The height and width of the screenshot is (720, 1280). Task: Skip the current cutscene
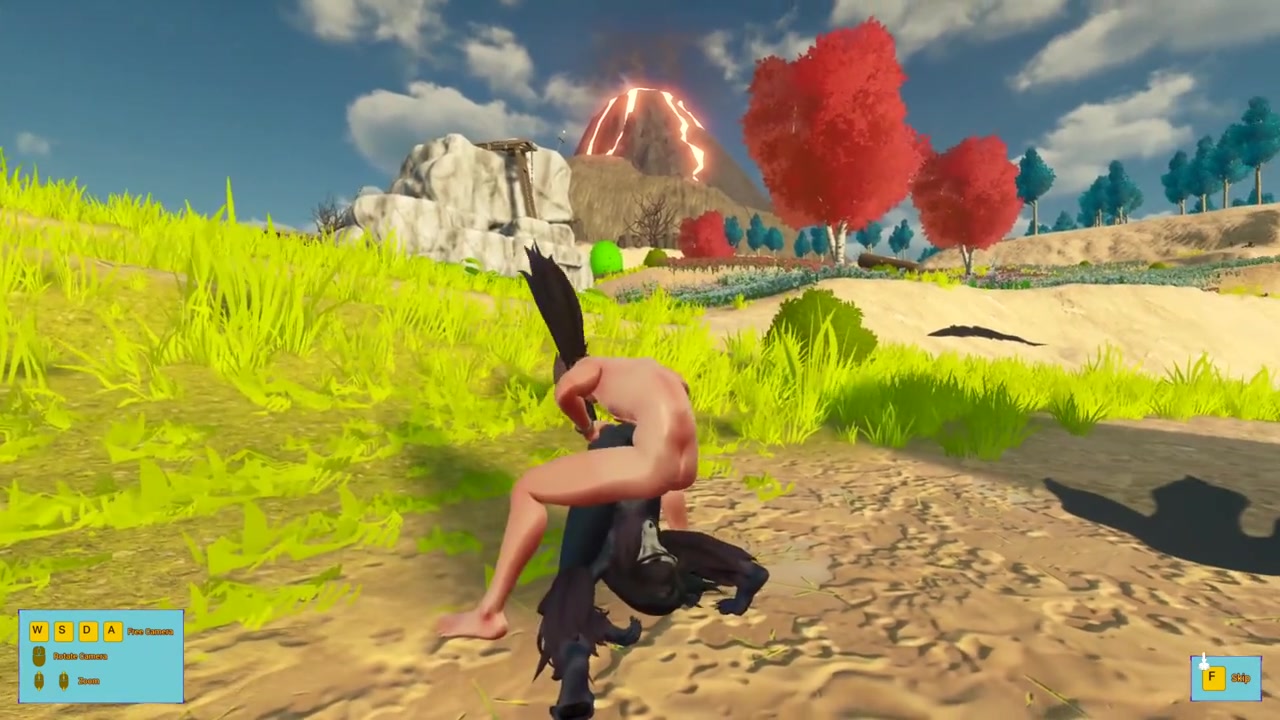tap(1224, 678)
